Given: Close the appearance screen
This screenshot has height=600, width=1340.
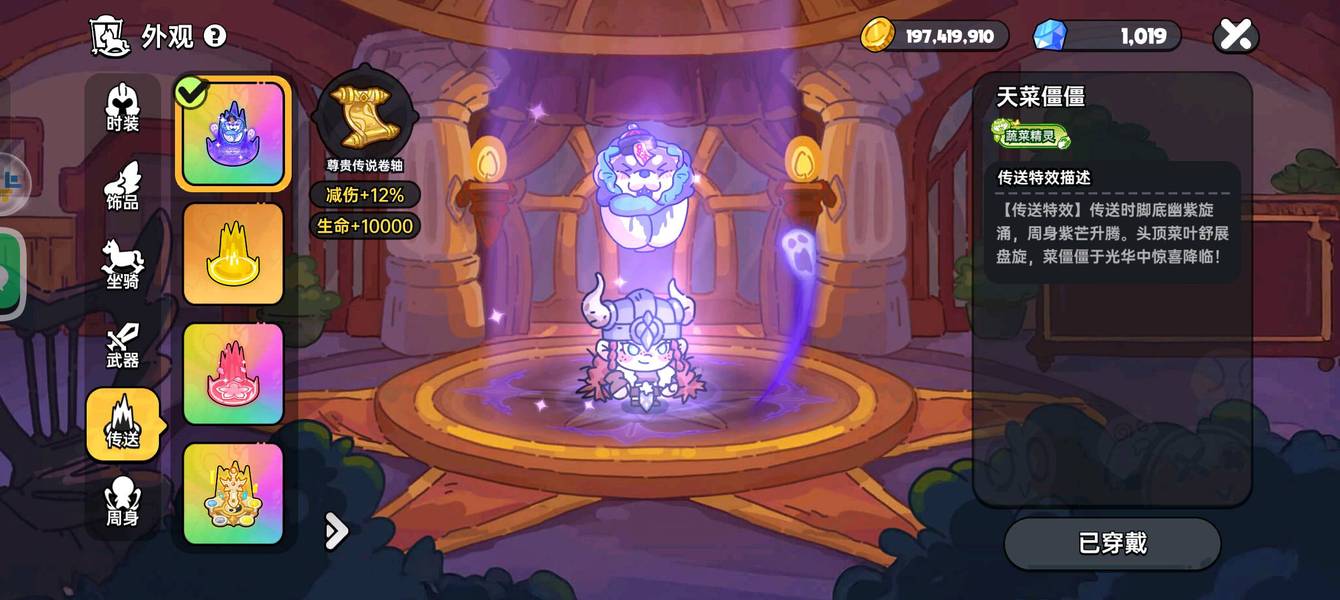Looking at the screenshot, I should pos(1236,37).
